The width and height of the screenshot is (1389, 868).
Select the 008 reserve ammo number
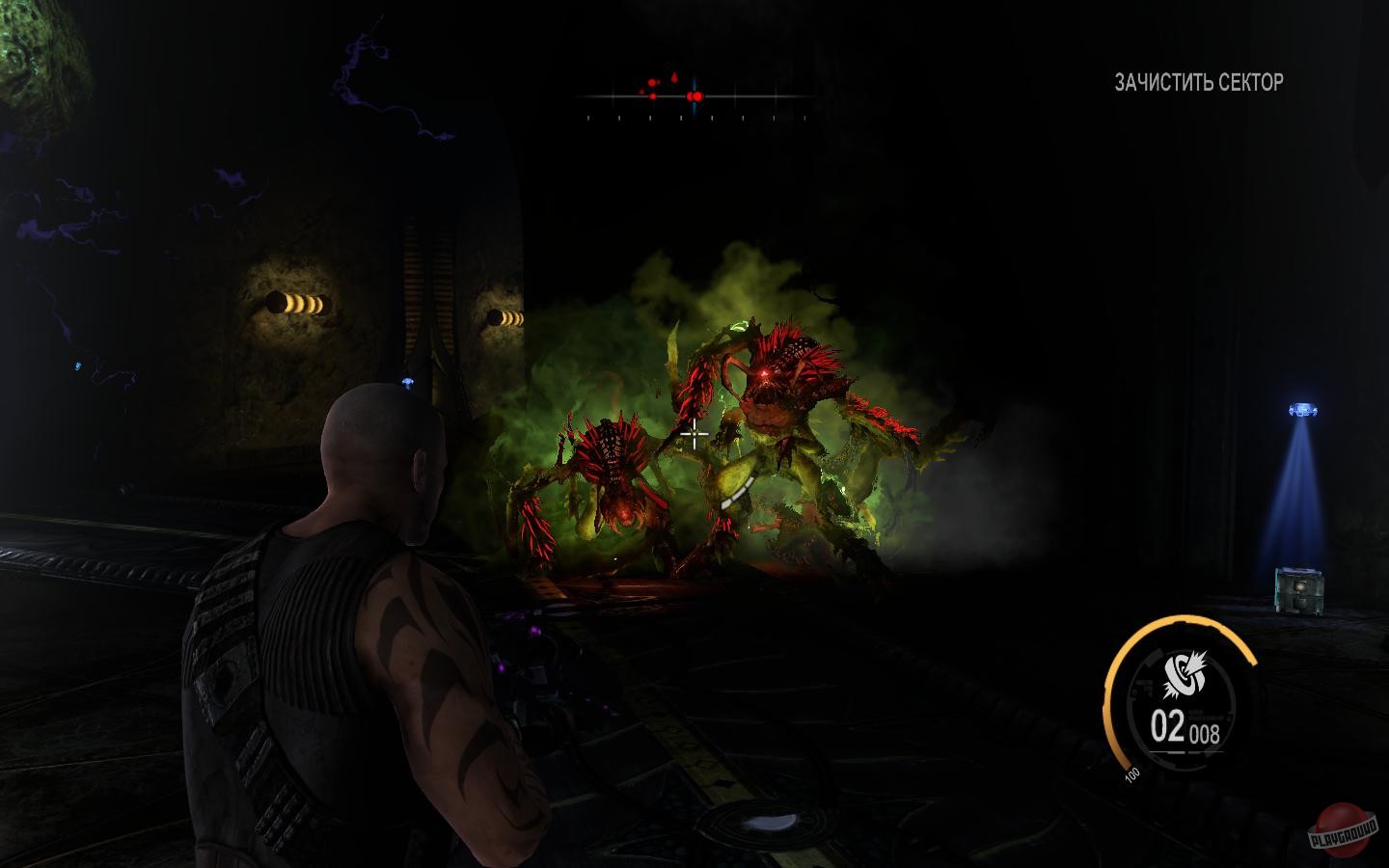point(1204,733)
